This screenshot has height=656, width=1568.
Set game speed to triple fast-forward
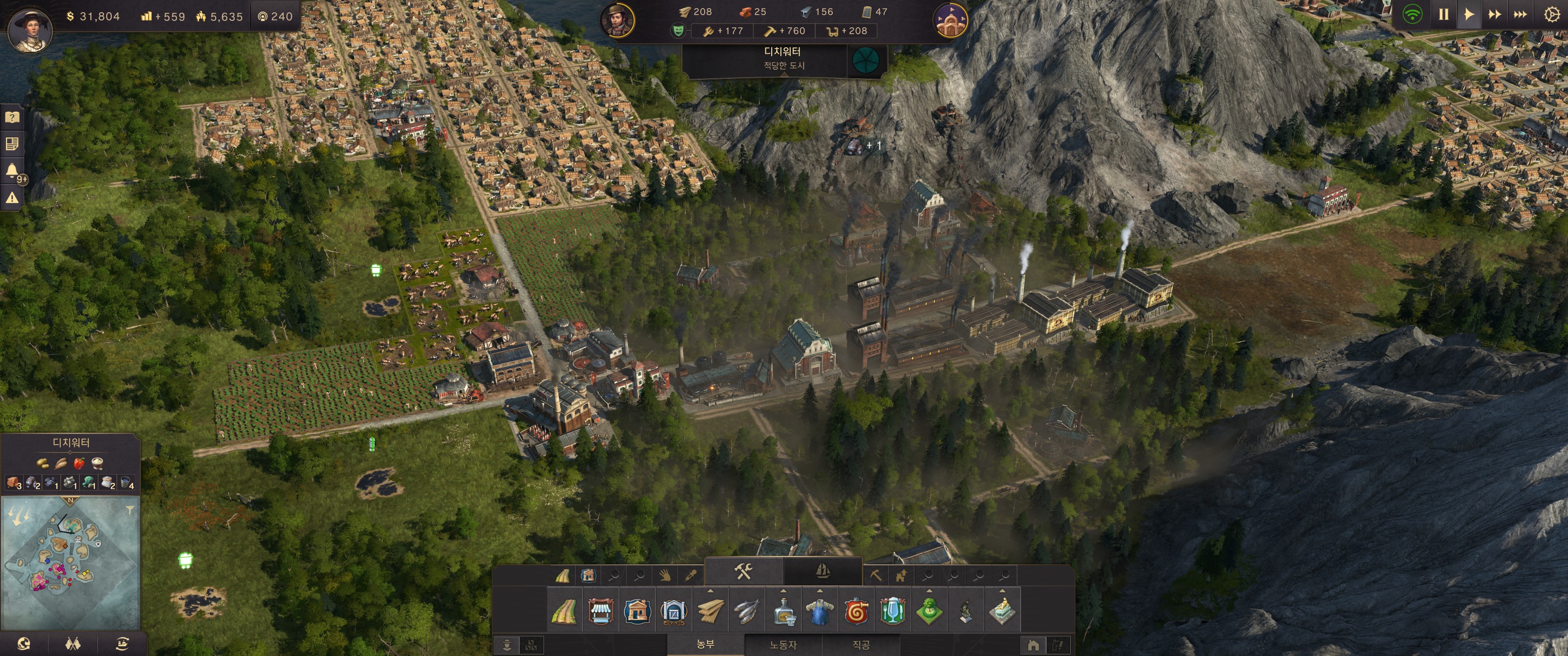click(1520, 14)
